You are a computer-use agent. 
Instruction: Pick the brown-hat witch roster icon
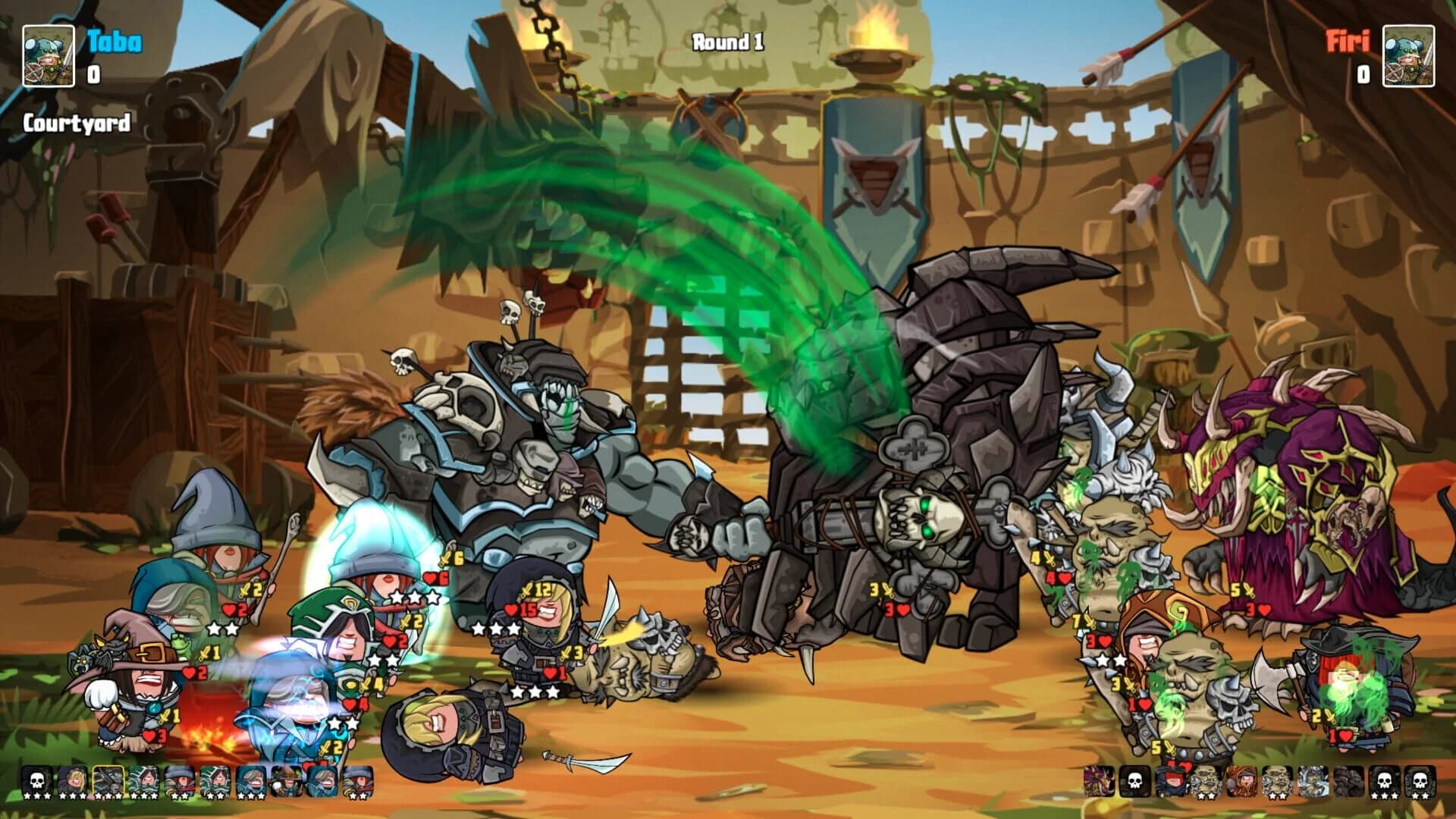tap(287, 781)
